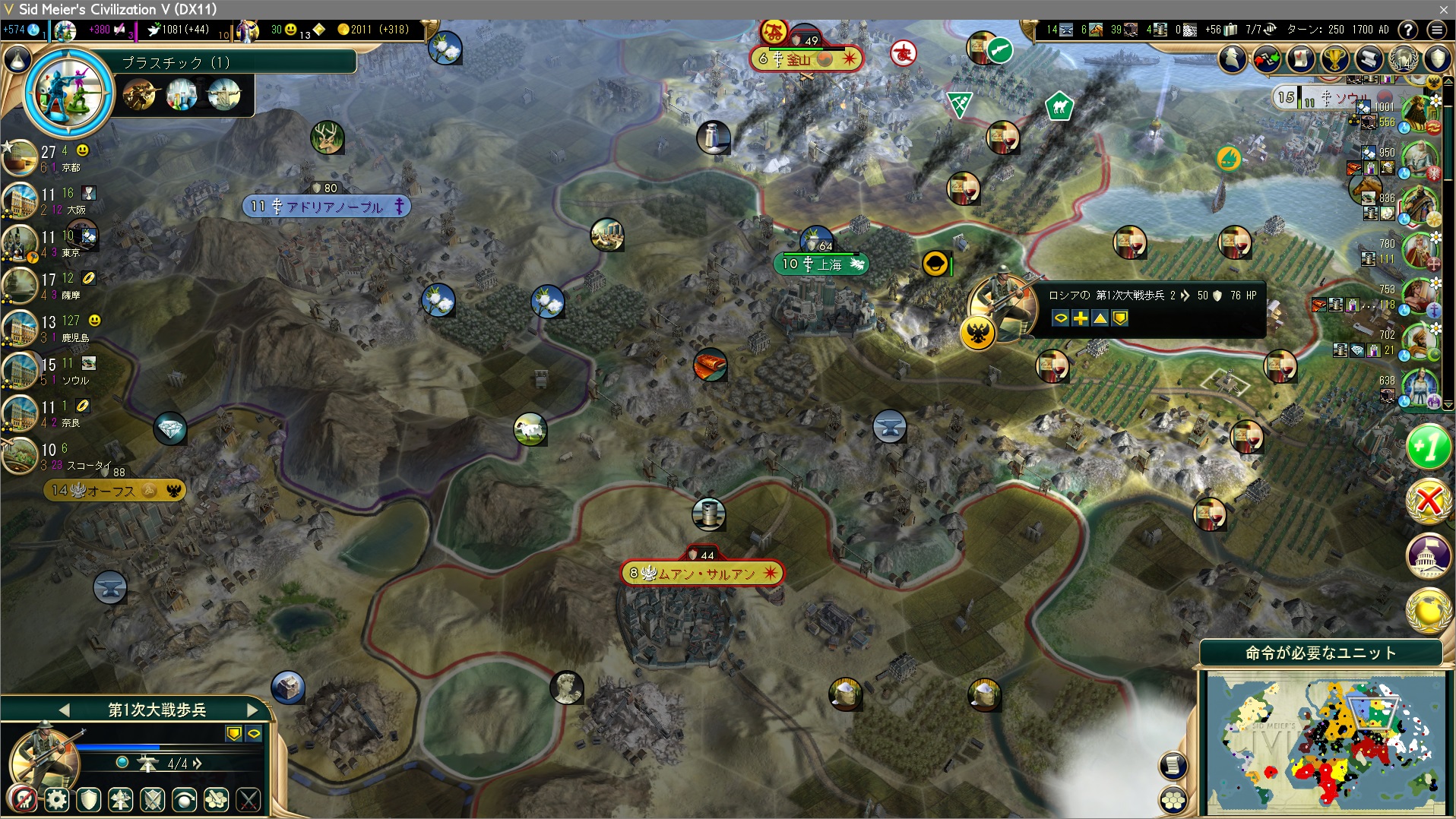Open the red X laurel notification
The width and height of the screenshot is (1456, 819).
(1428, 501)
